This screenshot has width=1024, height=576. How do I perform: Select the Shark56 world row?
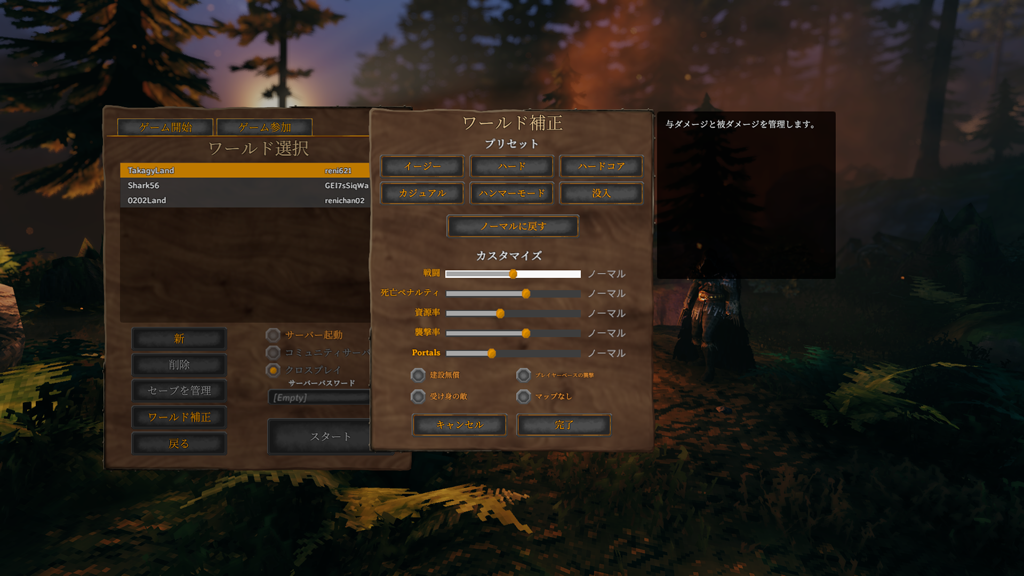245,186
